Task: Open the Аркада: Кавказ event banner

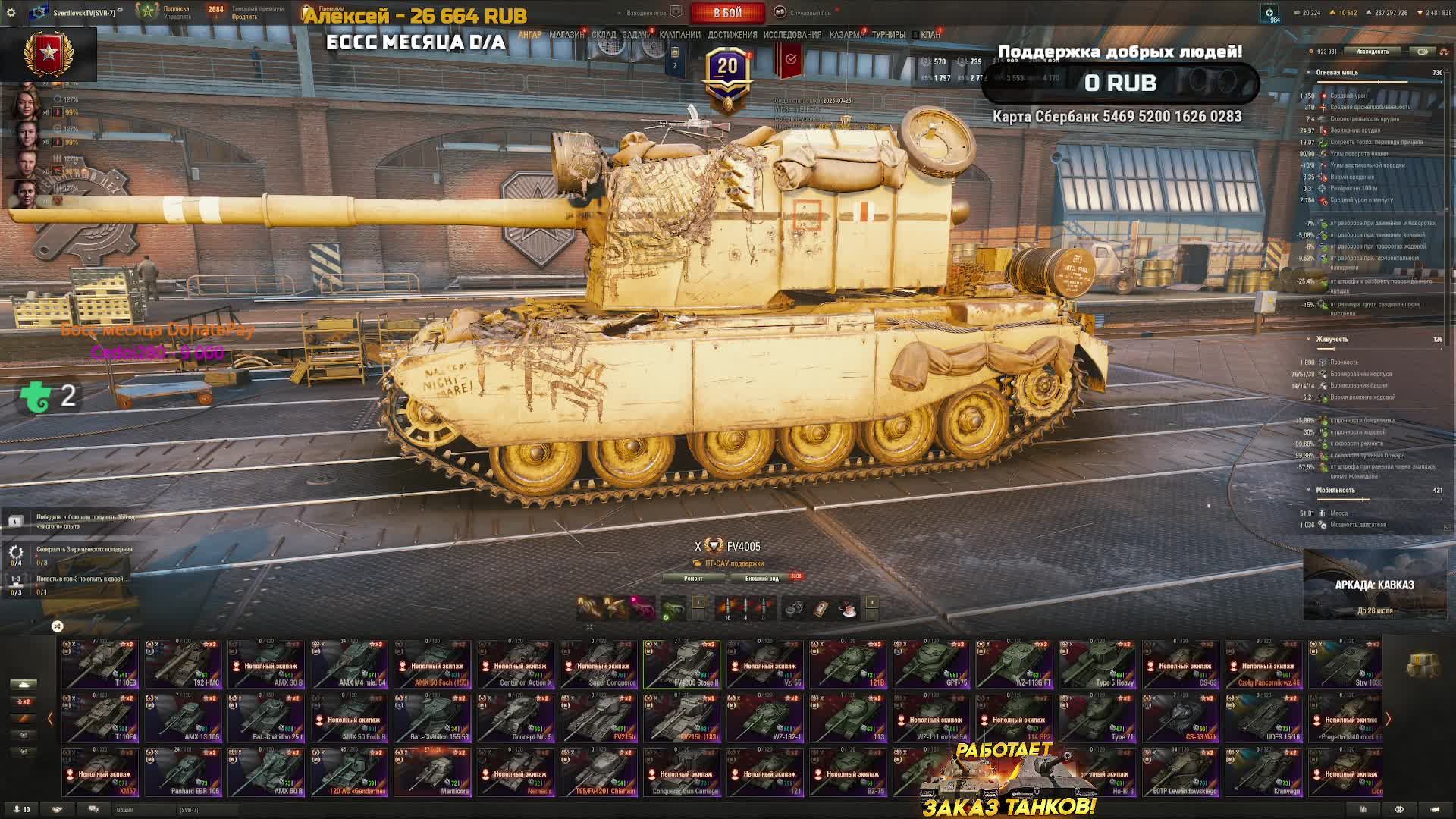Action: coord(1374,585)
